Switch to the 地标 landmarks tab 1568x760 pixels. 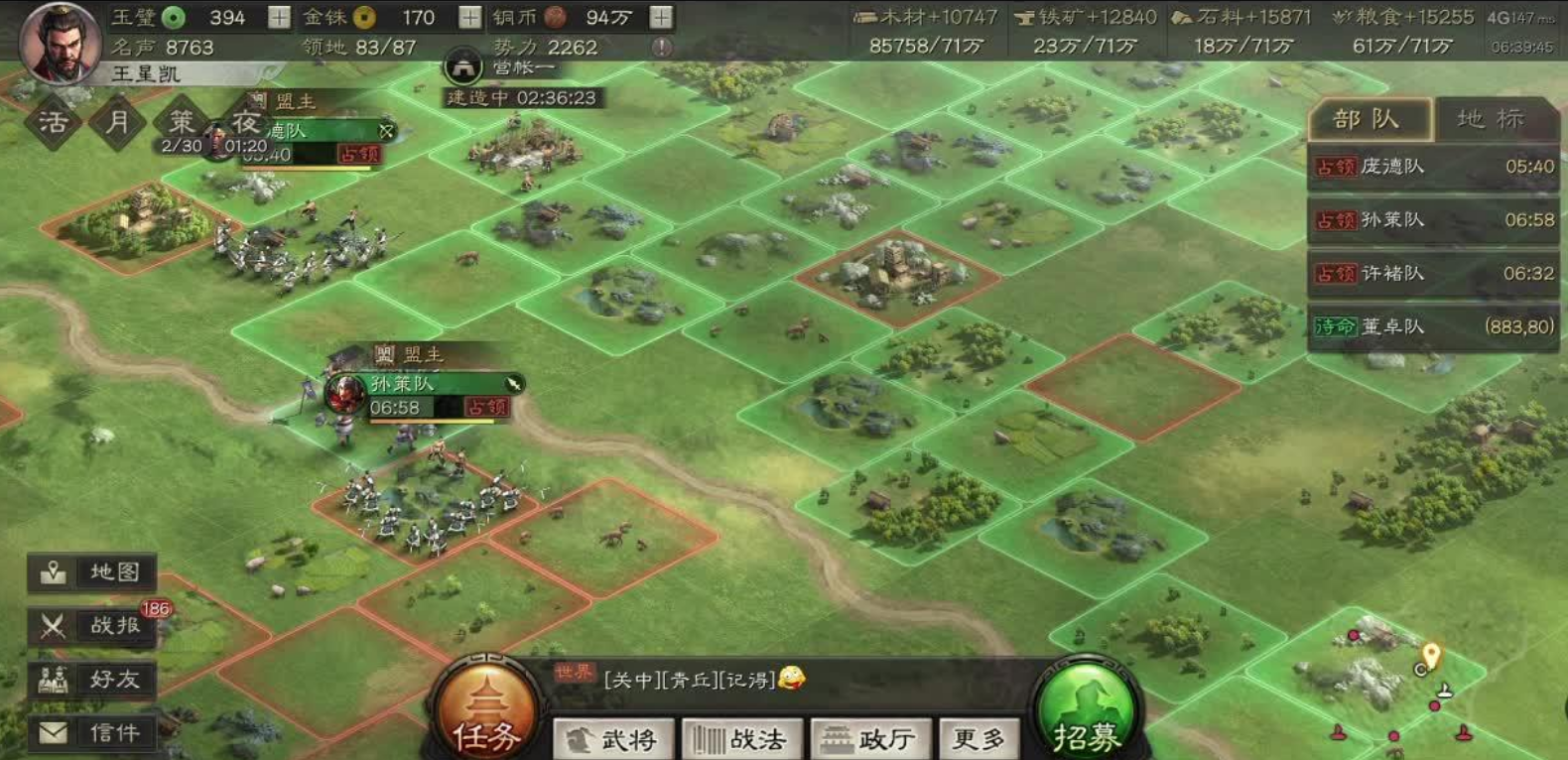[1491, 120]
